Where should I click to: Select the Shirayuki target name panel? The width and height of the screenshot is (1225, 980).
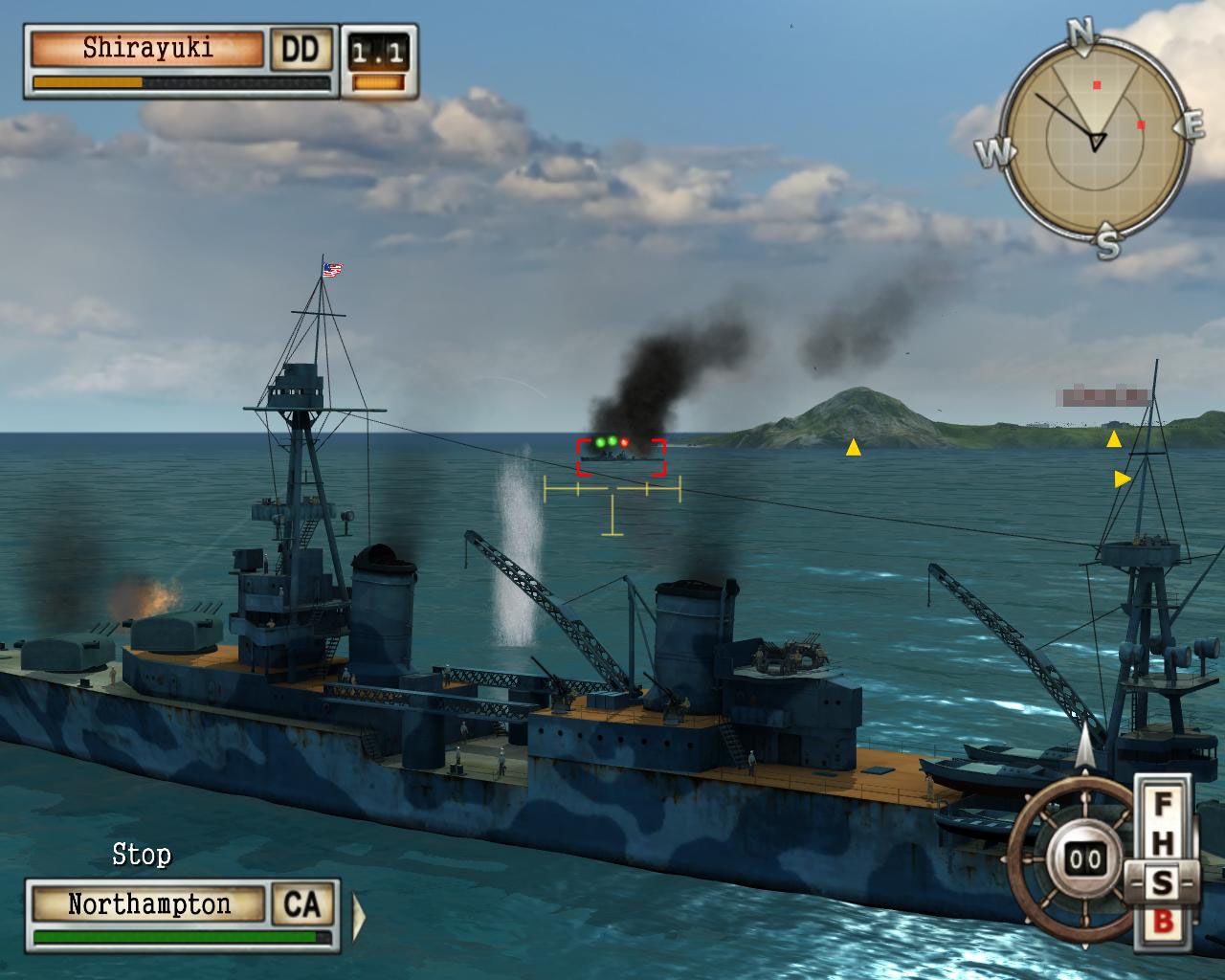click(x=147, y=49)
